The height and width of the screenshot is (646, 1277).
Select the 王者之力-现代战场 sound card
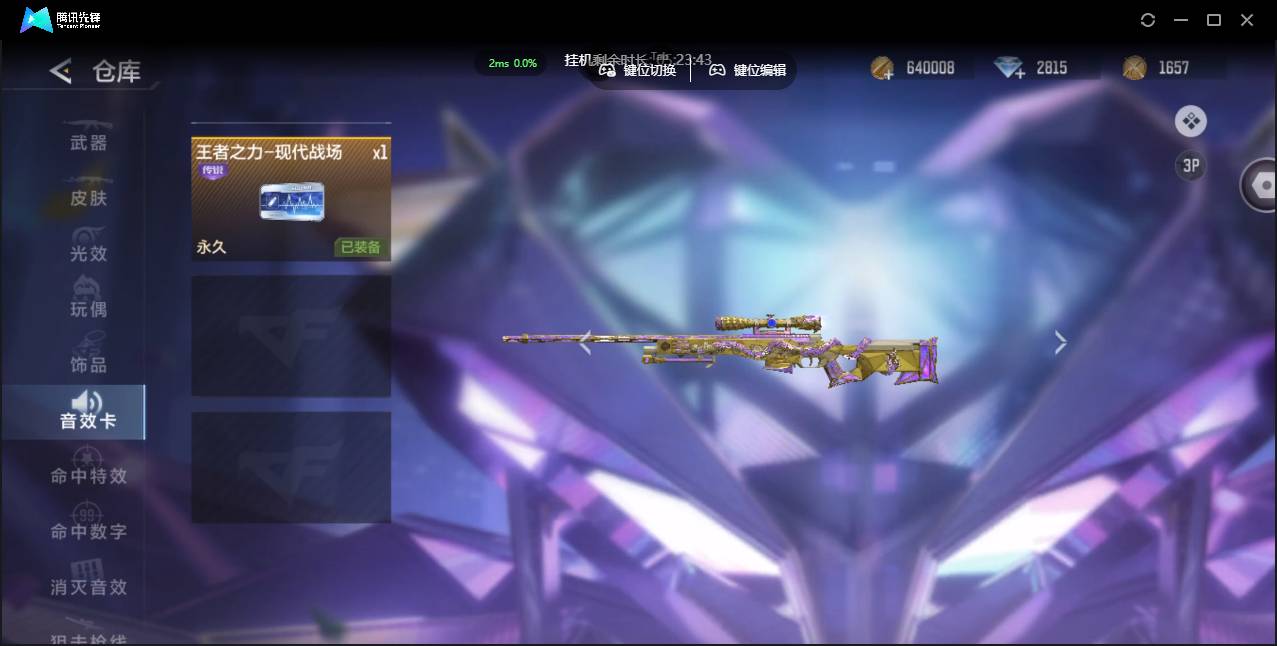291,199
